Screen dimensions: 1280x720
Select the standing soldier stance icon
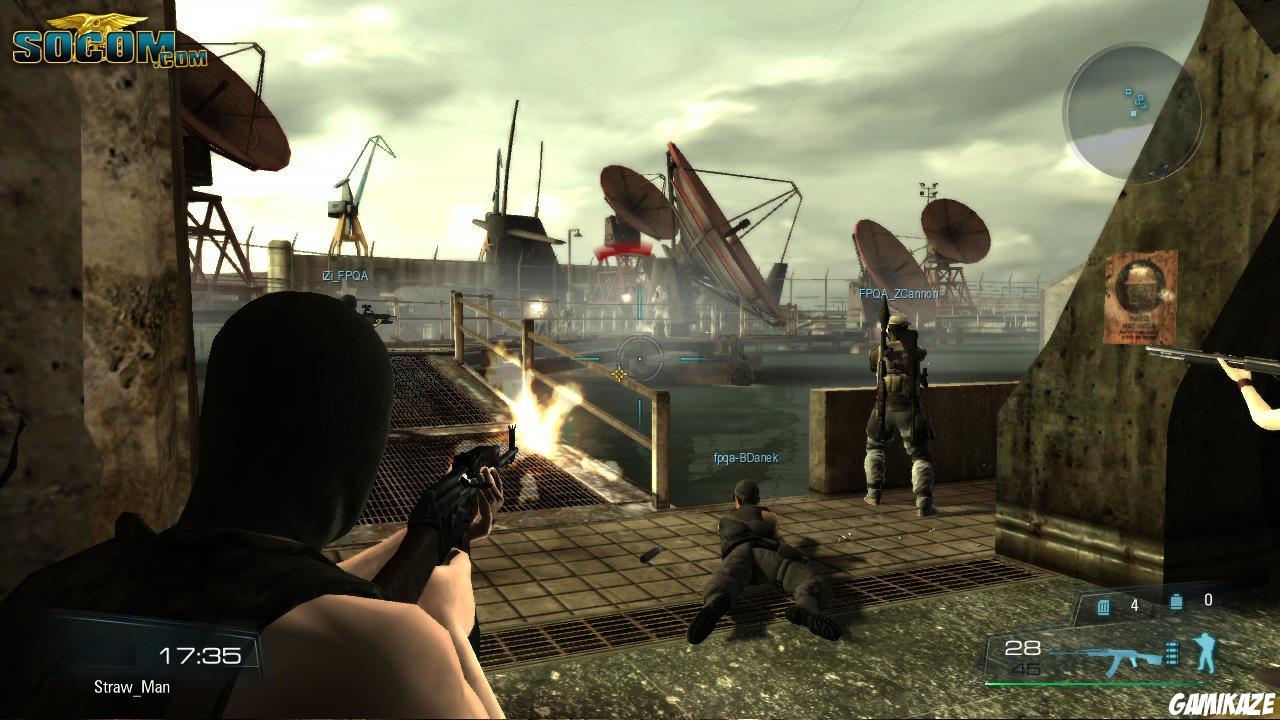point(1205,652)
